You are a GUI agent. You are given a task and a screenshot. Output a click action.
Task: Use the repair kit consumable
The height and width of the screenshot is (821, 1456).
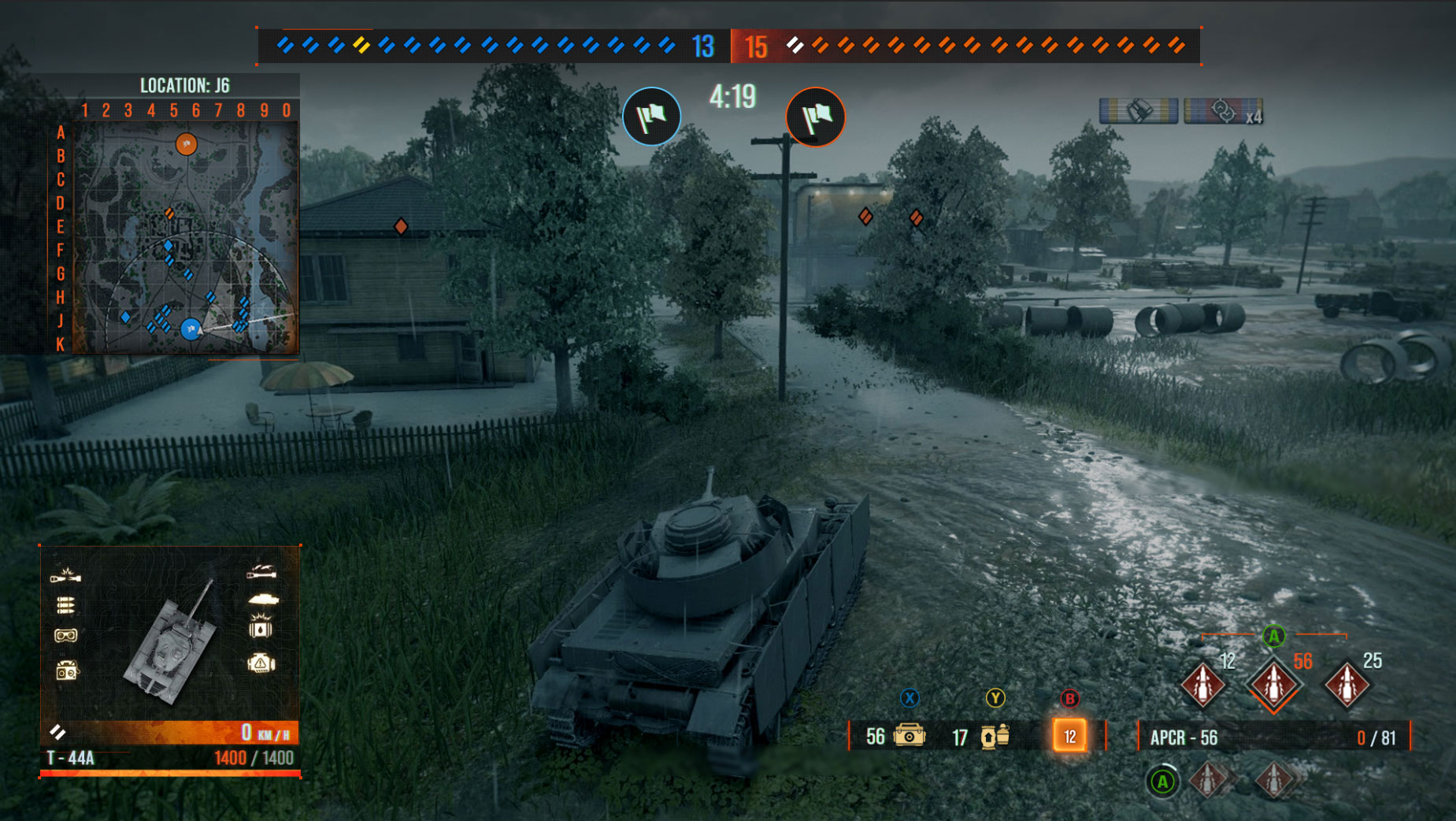click(910, 736)
